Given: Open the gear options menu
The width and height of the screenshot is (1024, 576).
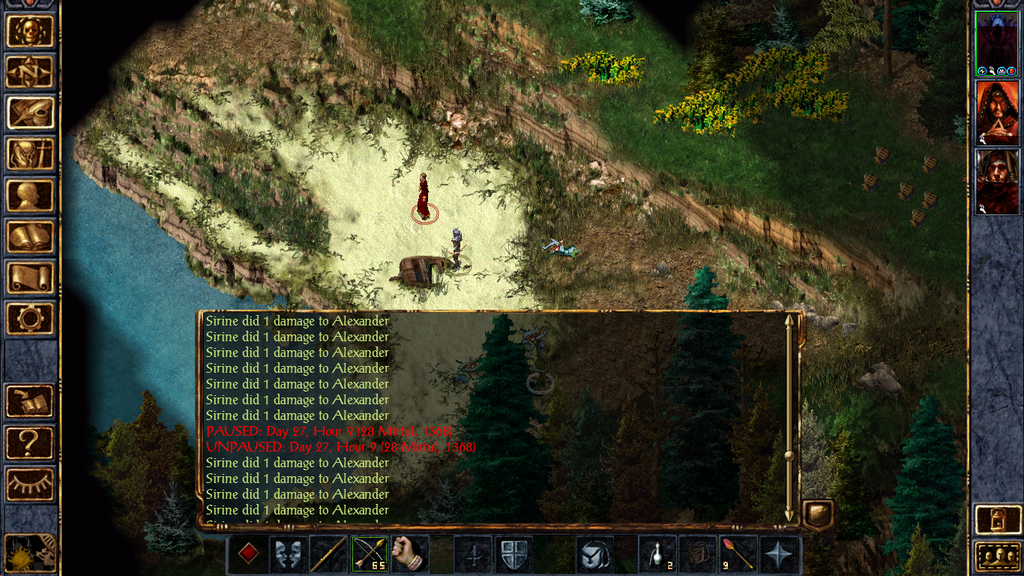Looking at the screenshot, I should 30,319.
